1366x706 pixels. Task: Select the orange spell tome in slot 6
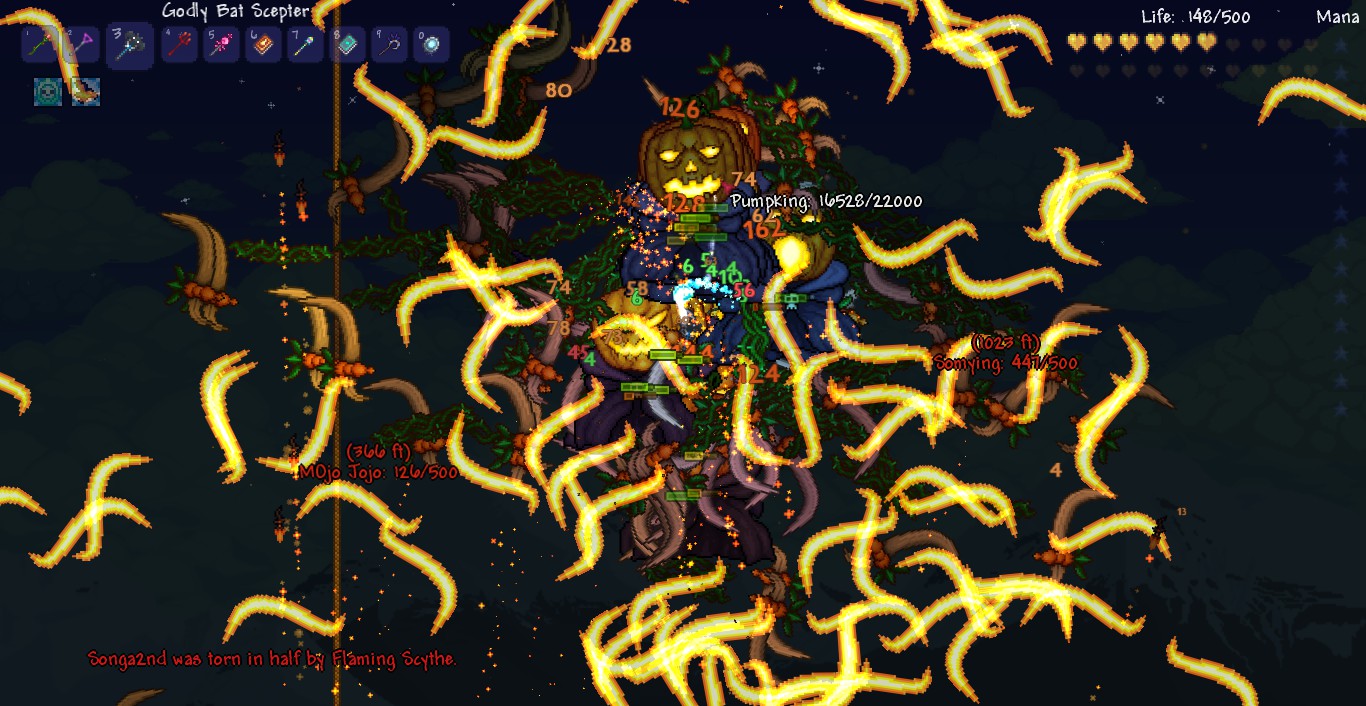click(263, 45)
